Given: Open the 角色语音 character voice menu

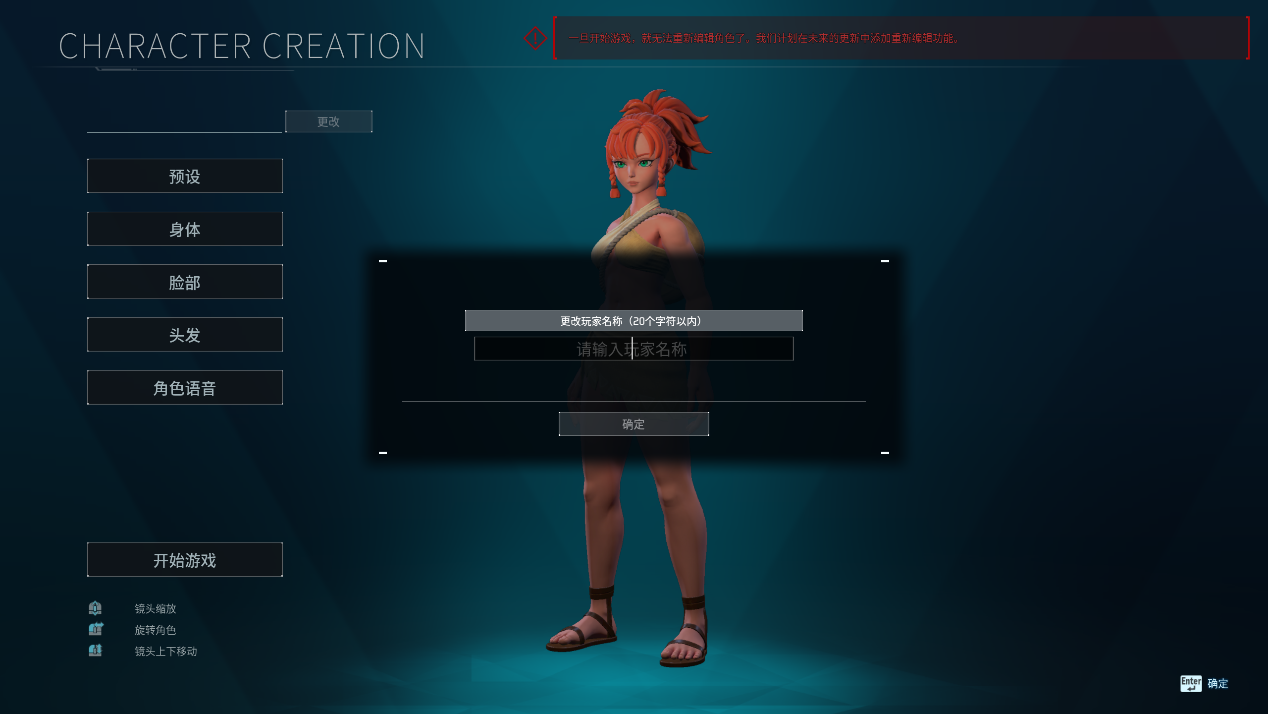Looking at the screenshot, I should 185,388.
